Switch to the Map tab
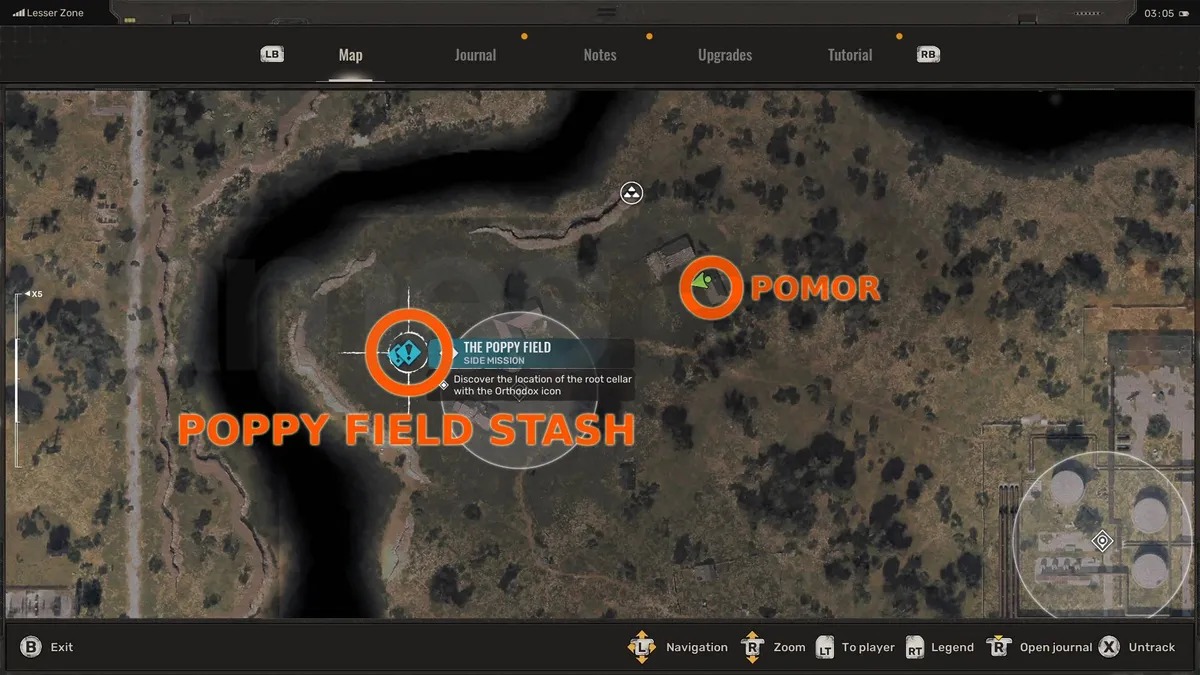 pyautogui.click(x=350, y=55)
